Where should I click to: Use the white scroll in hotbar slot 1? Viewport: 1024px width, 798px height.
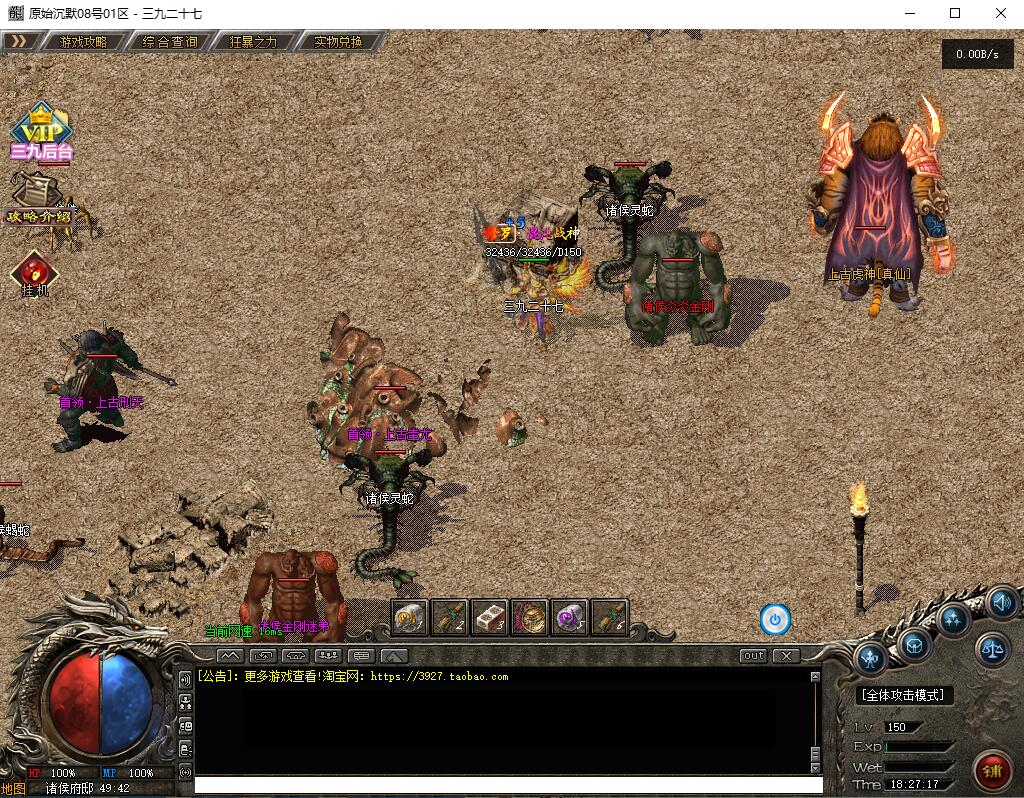coord(410,617)
